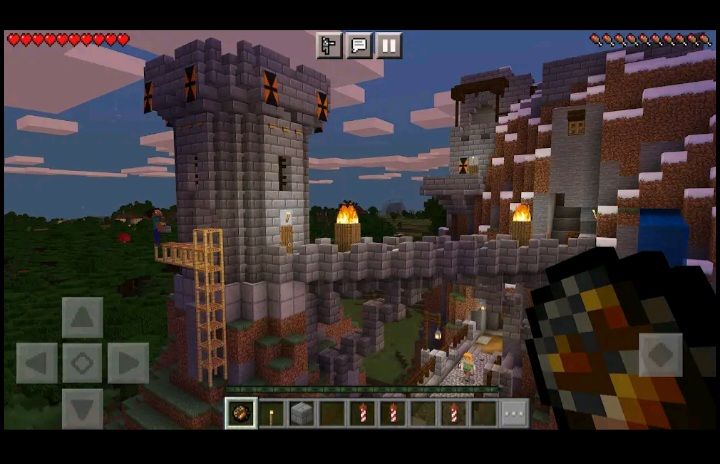
Task: Open the chat speech bubble button
Action: [359, 45]
